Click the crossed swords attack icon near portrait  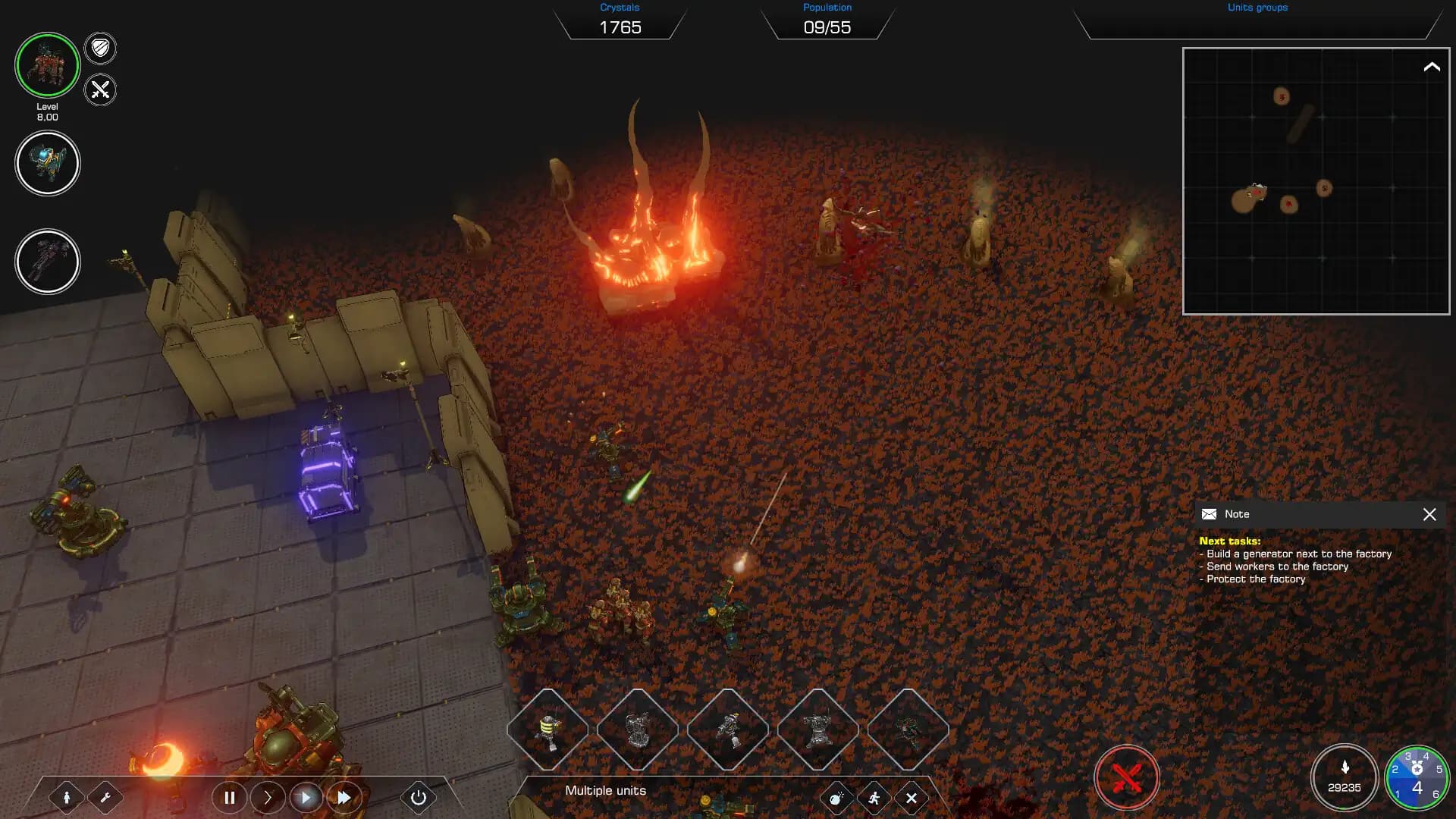tap(99, 89)
